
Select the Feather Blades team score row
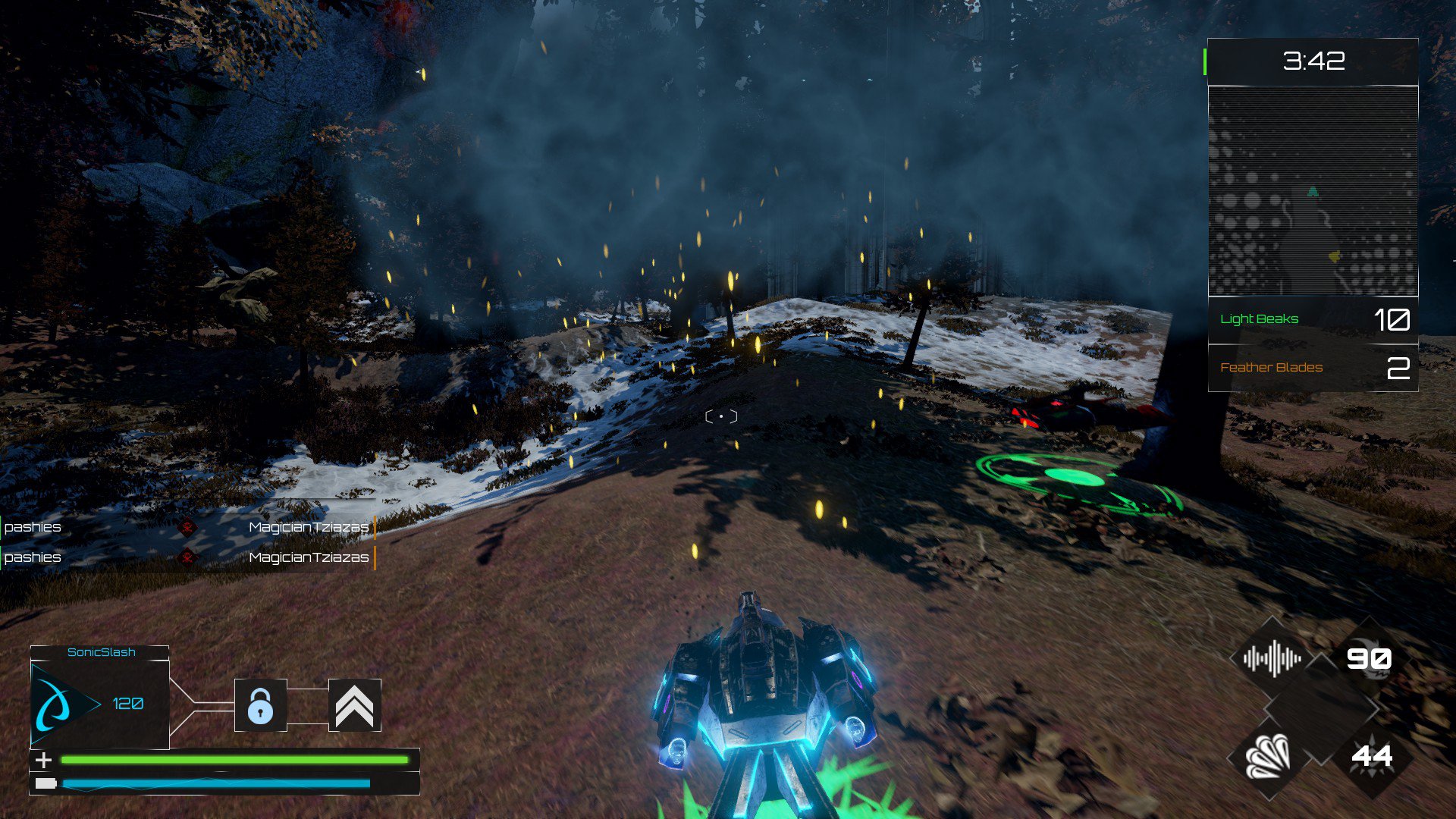pos(1313,368)
